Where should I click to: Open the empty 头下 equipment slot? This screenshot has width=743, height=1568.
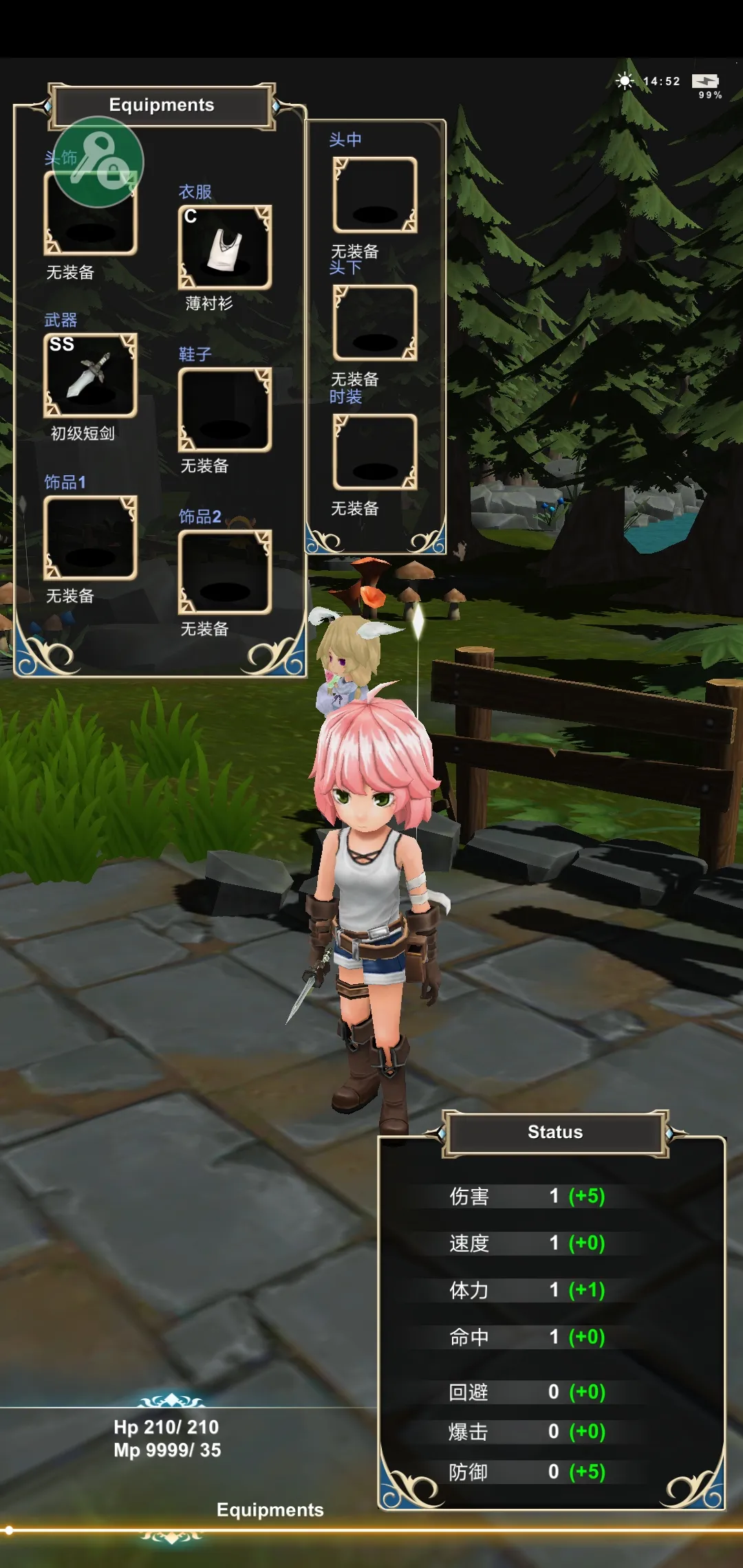[x=375, y=323]
